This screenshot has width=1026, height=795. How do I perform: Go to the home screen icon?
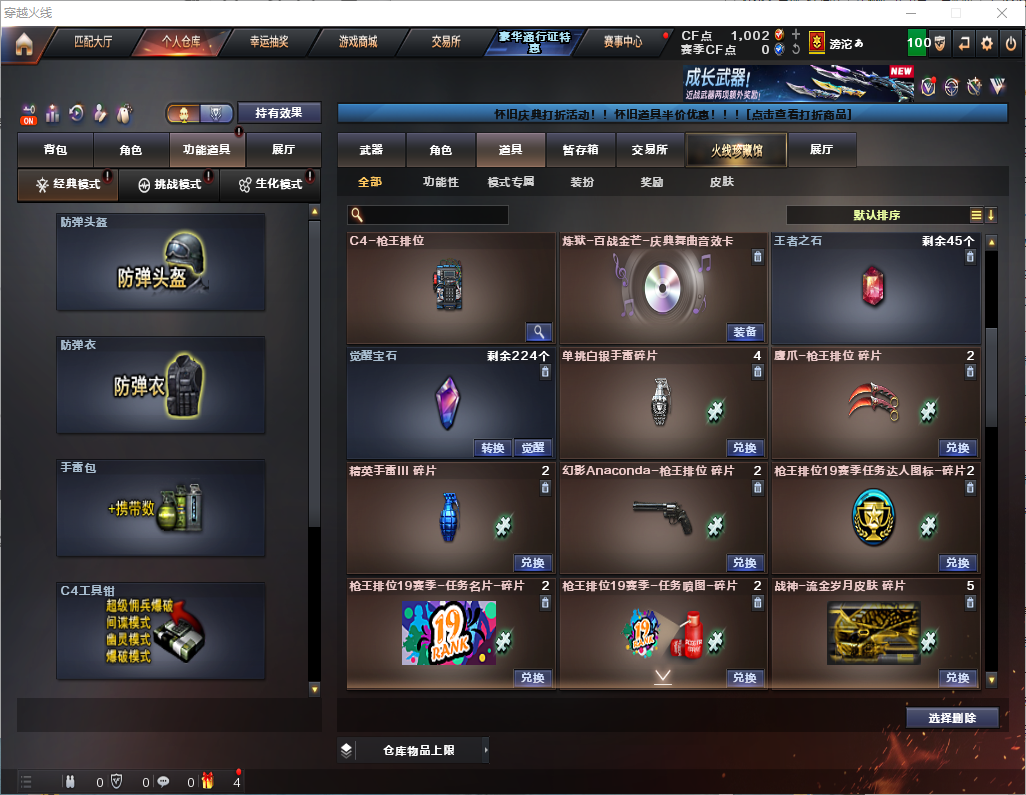click(23, 43)
